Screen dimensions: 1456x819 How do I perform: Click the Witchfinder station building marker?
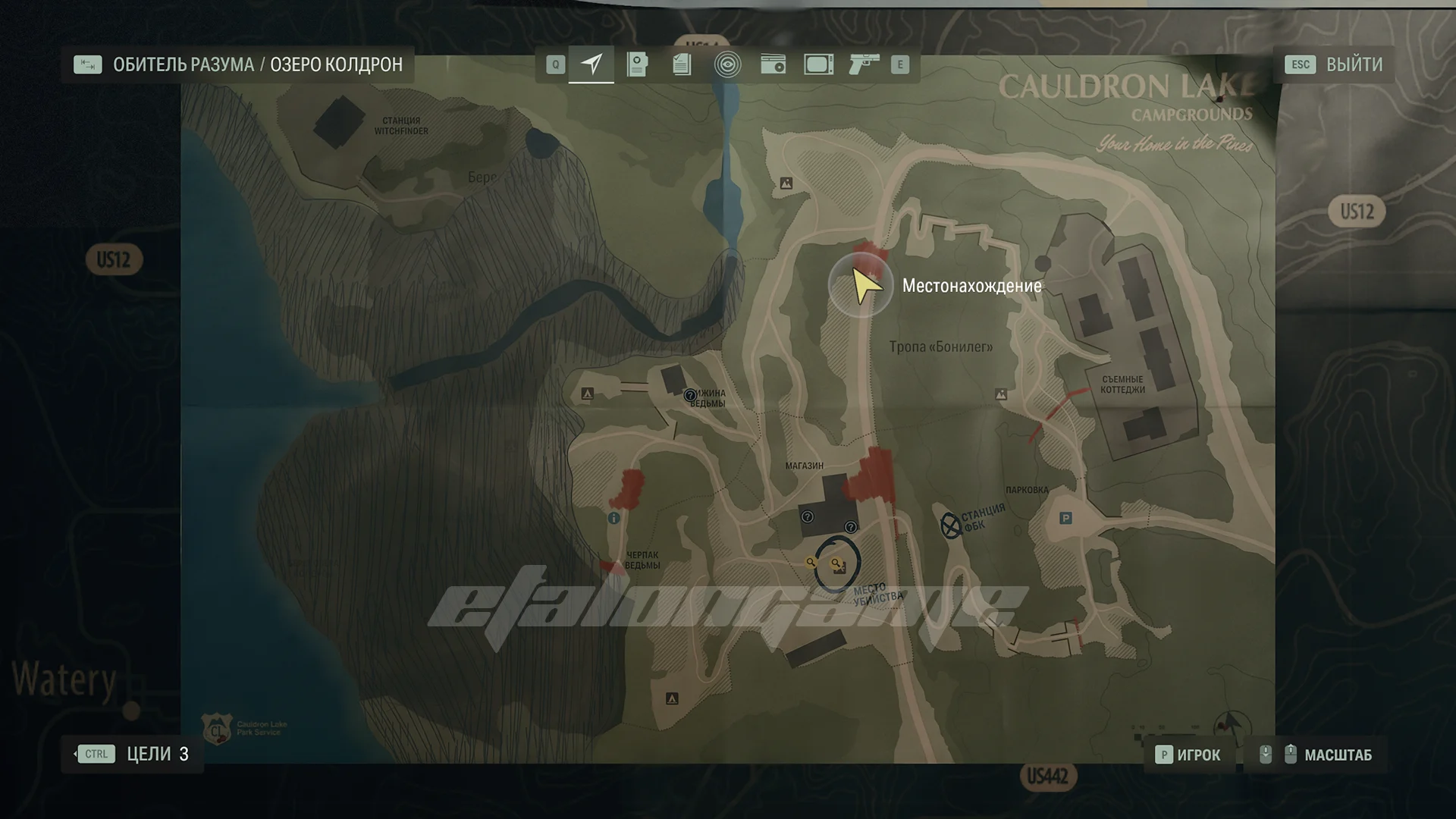tap(340, 123)
